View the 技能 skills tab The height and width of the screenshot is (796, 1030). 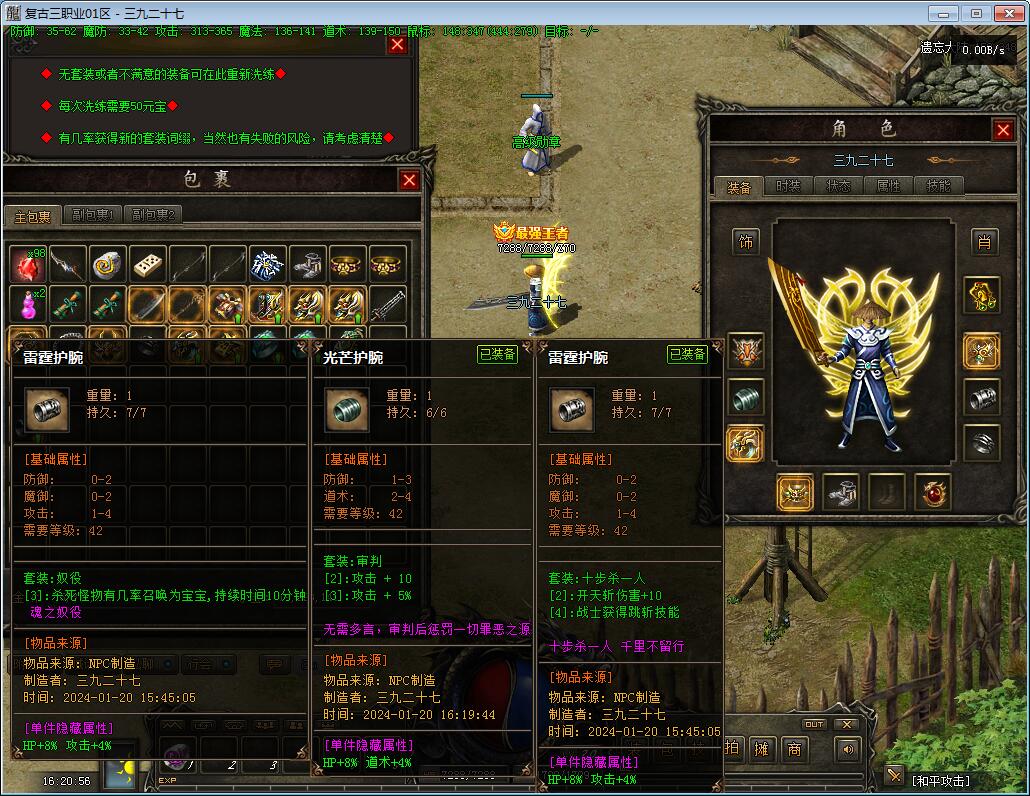pos(938,186)
